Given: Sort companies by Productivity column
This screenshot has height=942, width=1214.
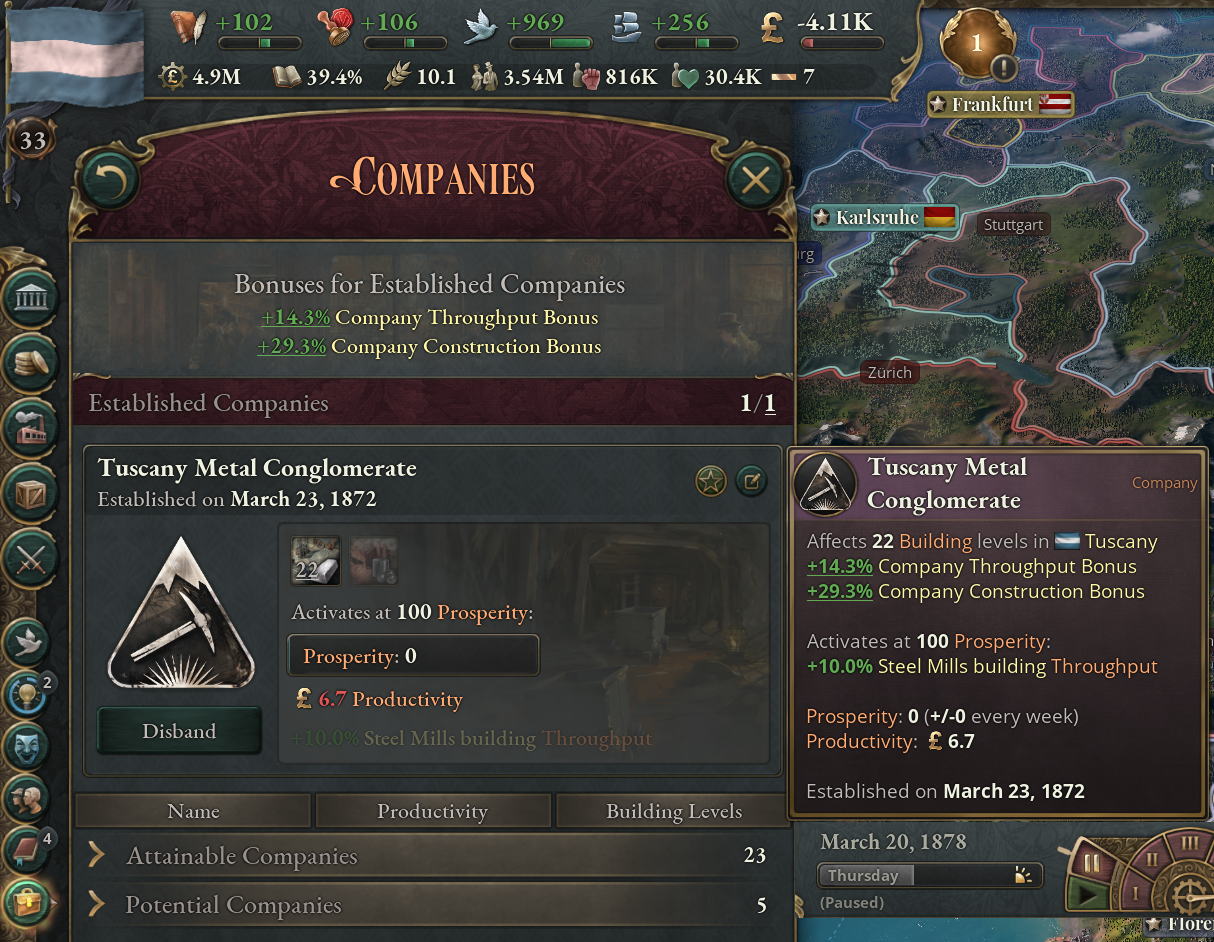Looking at the screenshot, I should pos(432,811).
